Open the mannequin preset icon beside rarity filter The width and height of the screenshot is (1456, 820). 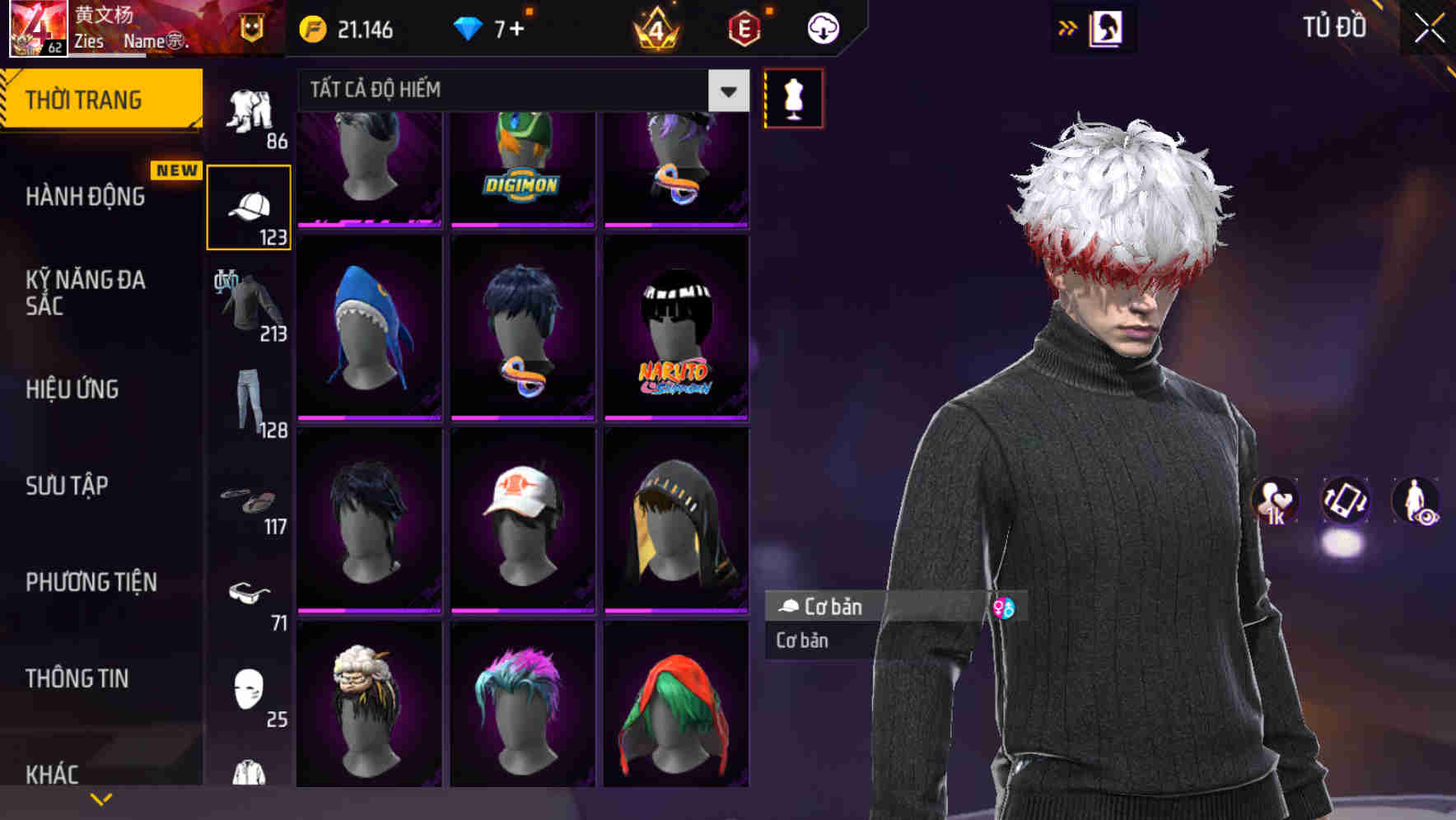pyautogui.click(x=793, y=97)
